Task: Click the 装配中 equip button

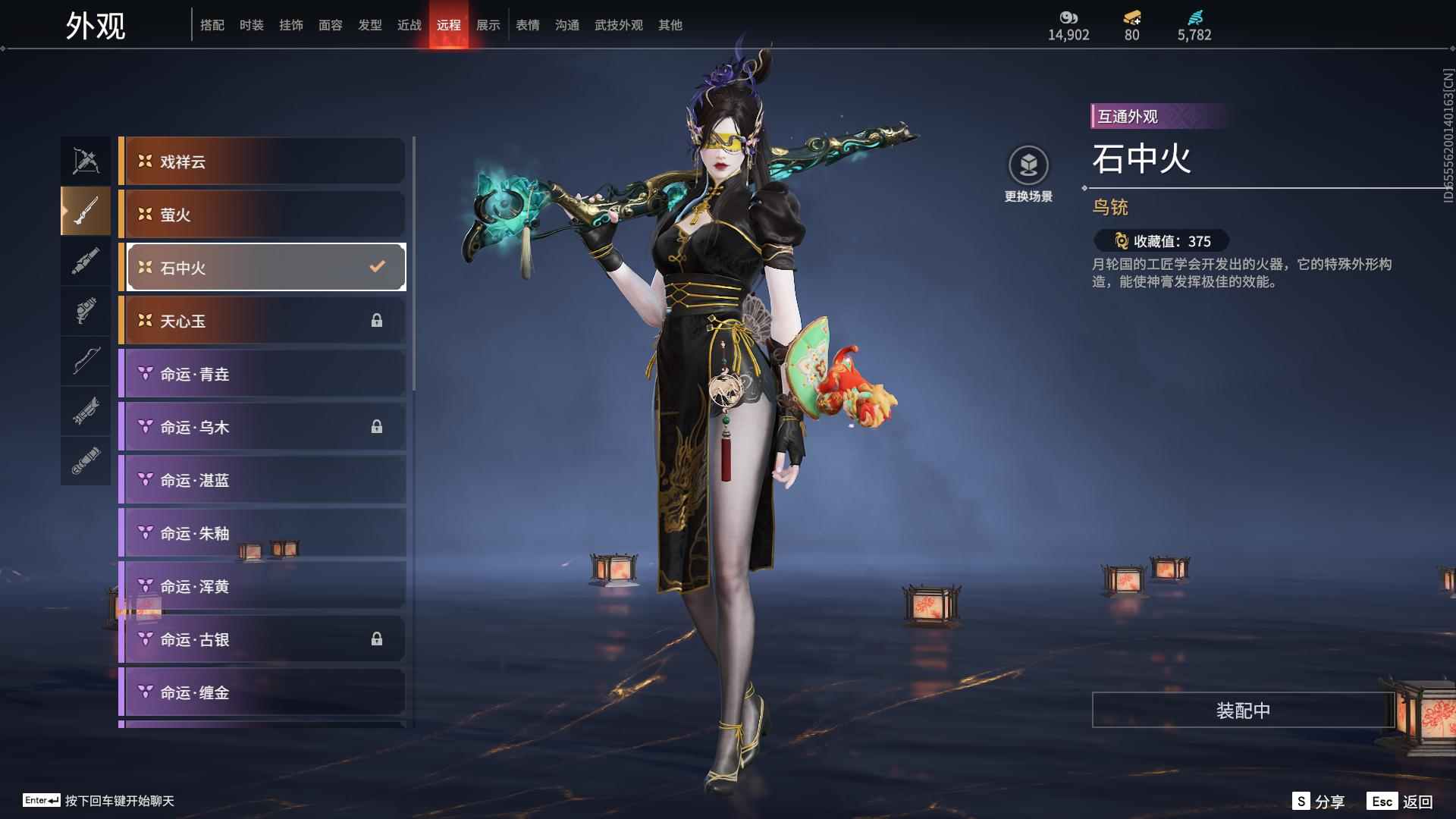Action: pos(1243,711)
